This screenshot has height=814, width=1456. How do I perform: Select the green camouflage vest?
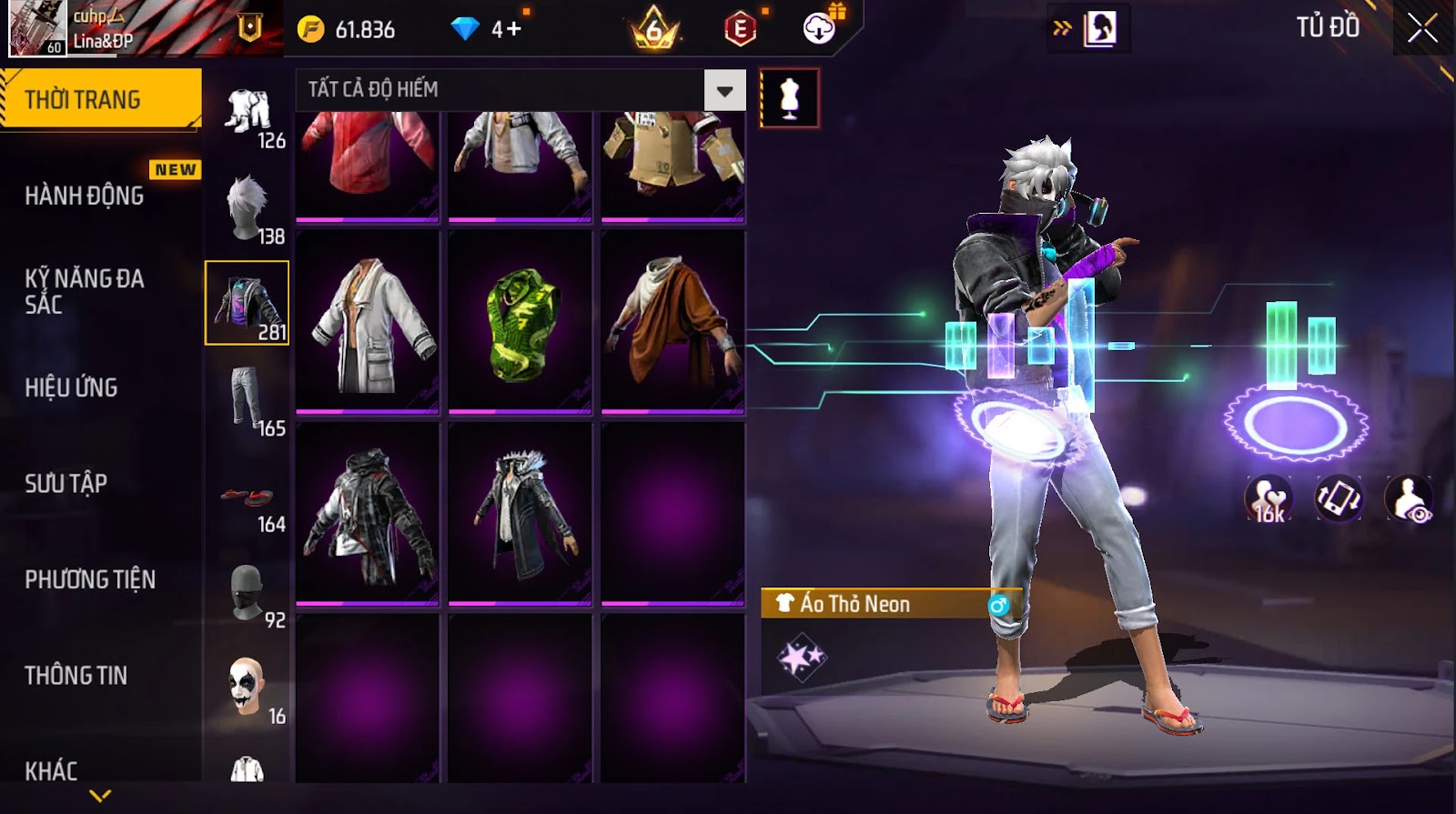coord(520,323)
